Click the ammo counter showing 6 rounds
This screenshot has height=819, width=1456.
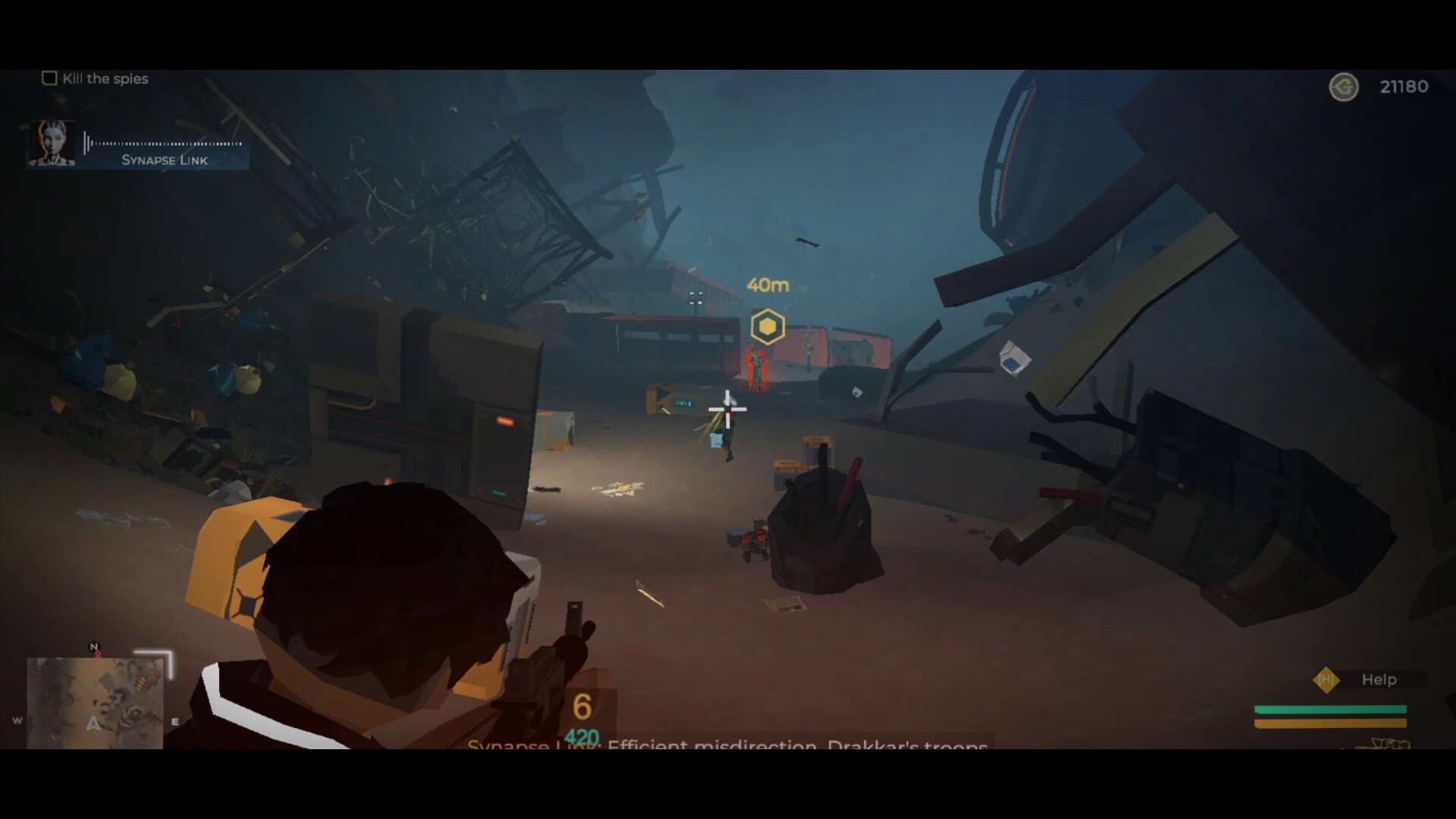582,707
